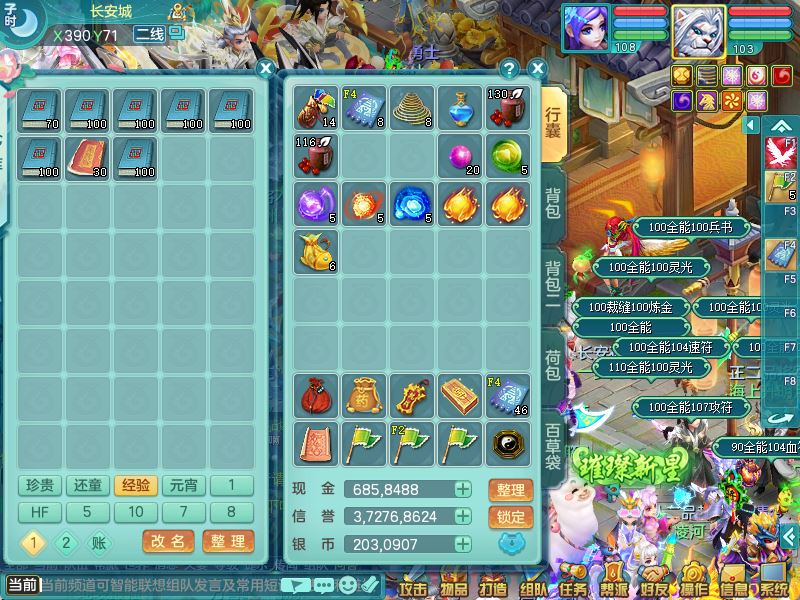Open the 荷包 tab
Viewport: 800px width, 600px height.
(553, 367)
